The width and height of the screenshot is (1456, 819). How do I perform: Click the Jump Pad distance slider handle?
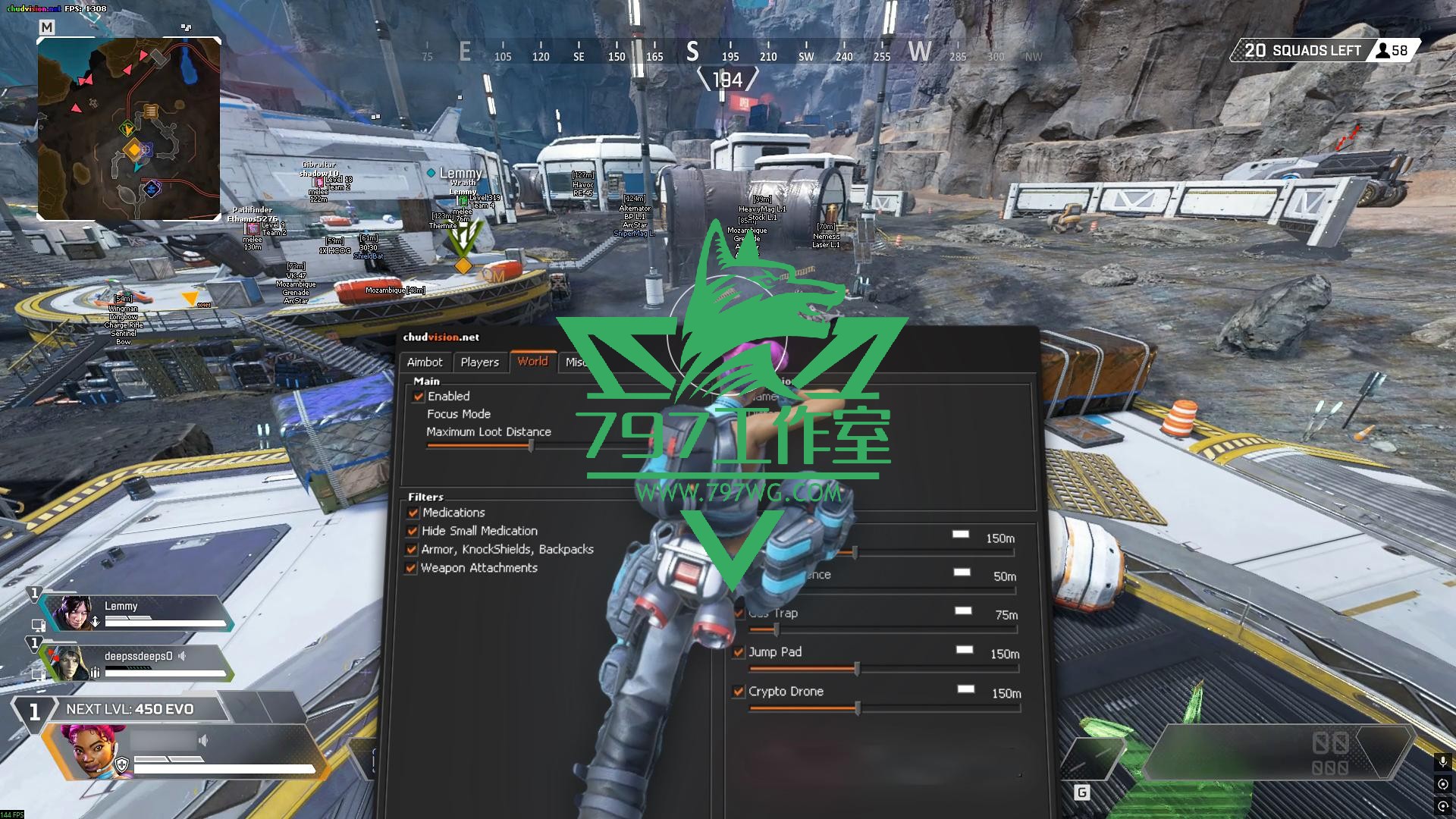(x=857, y=669)
